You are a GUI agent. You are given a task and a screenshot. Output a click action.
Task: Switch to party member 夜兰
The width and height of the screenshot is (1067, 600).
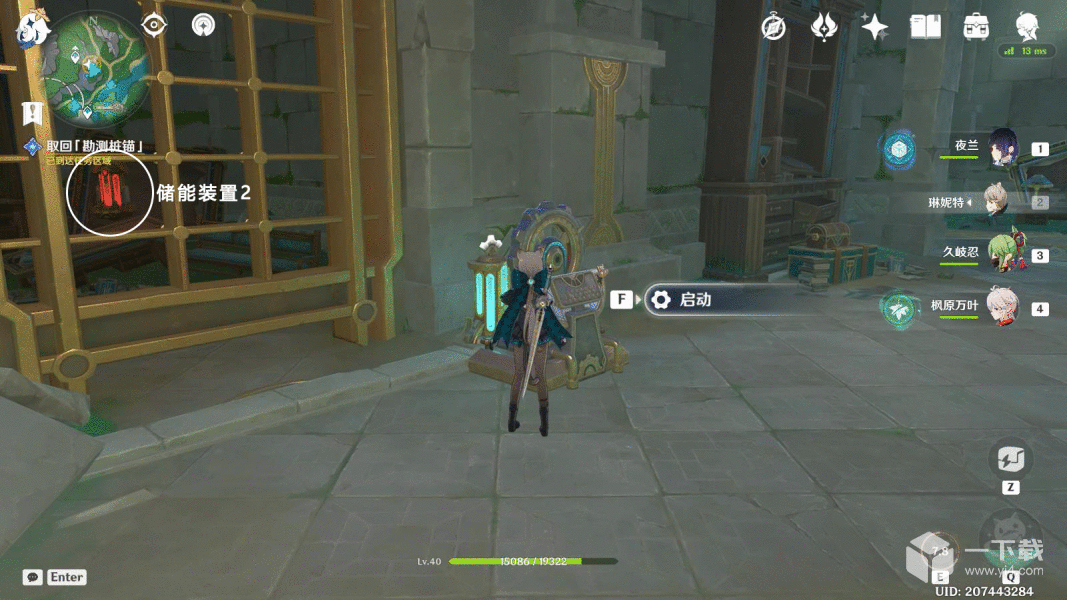click(1003, 148)
